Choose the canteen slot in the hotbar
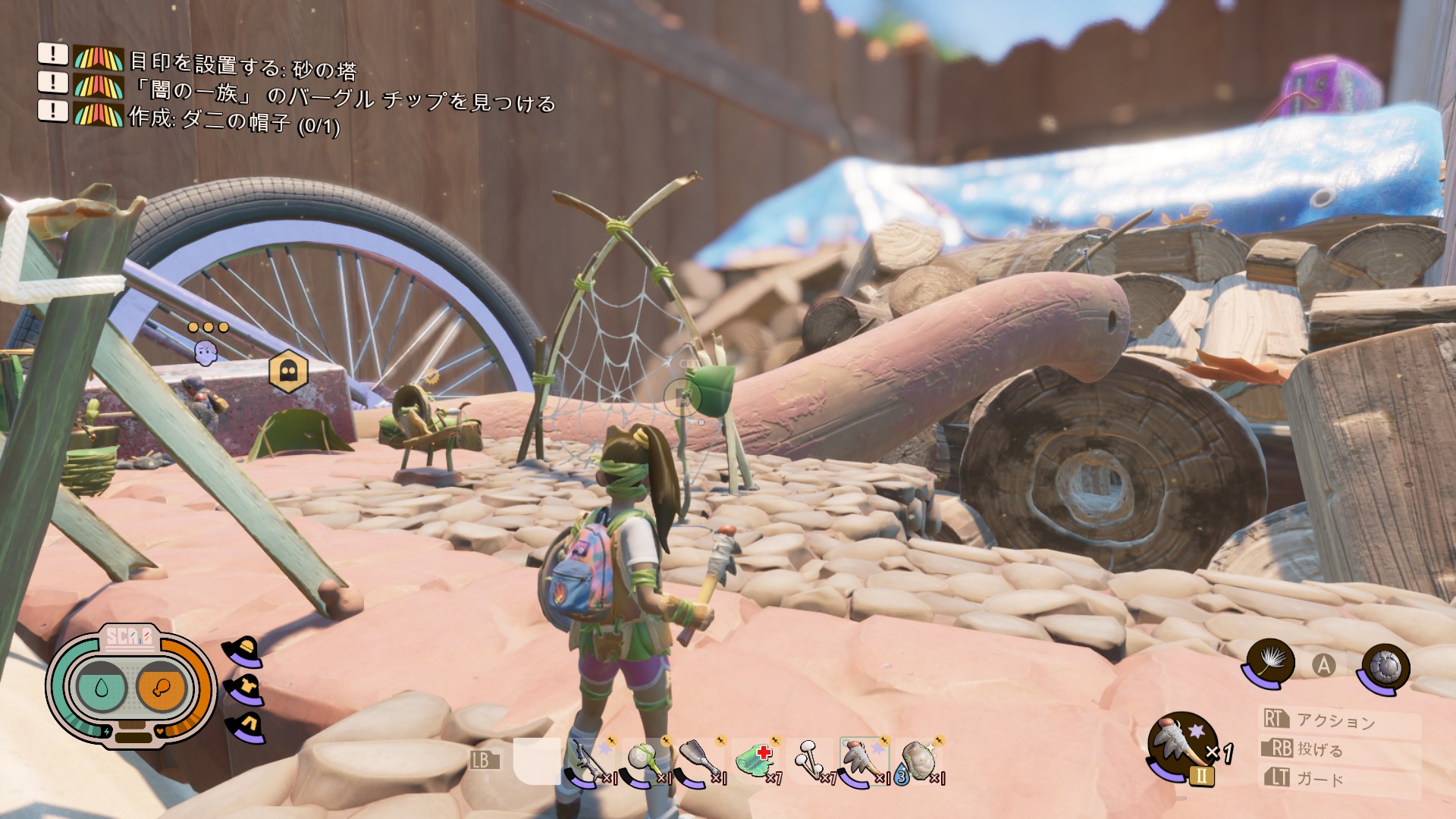Viewport: 1456px width, 819px height. (x=918, y=761)
